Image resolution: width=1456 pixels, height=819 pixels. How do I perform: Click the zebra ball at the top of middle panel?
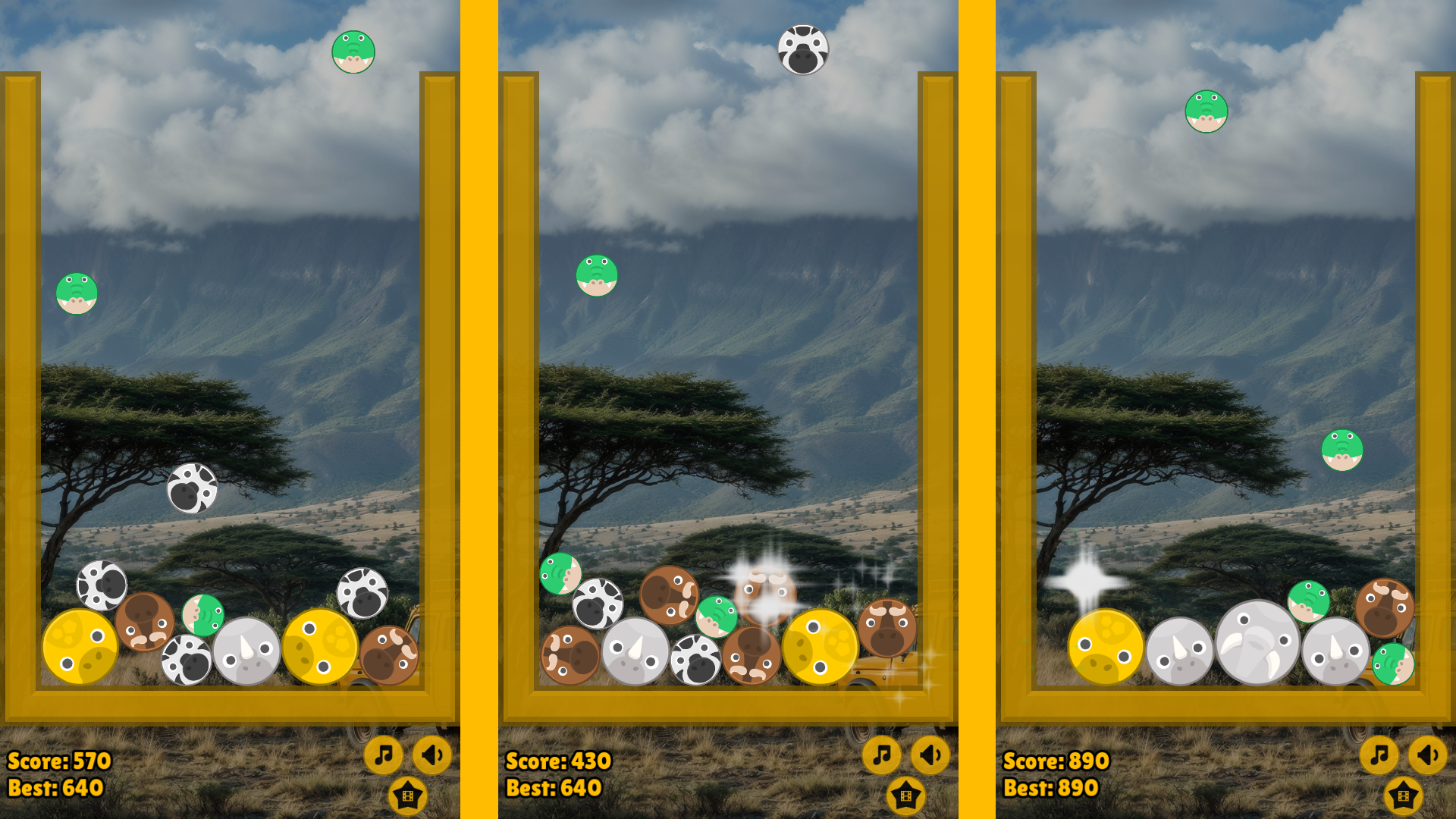click(x=803, y=49)
